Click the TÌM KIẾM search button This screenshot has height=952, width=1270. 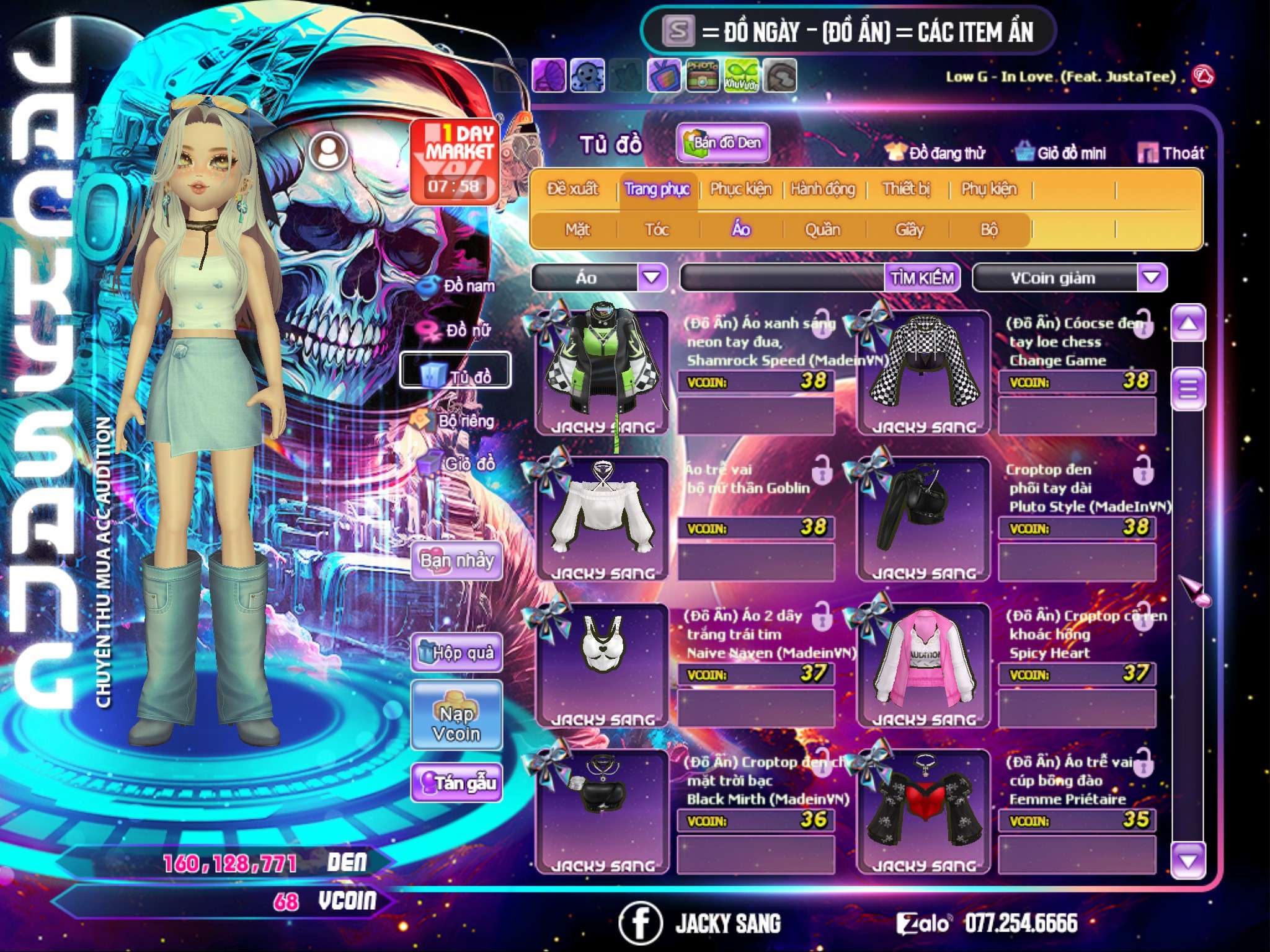click(x=922, y=278)
